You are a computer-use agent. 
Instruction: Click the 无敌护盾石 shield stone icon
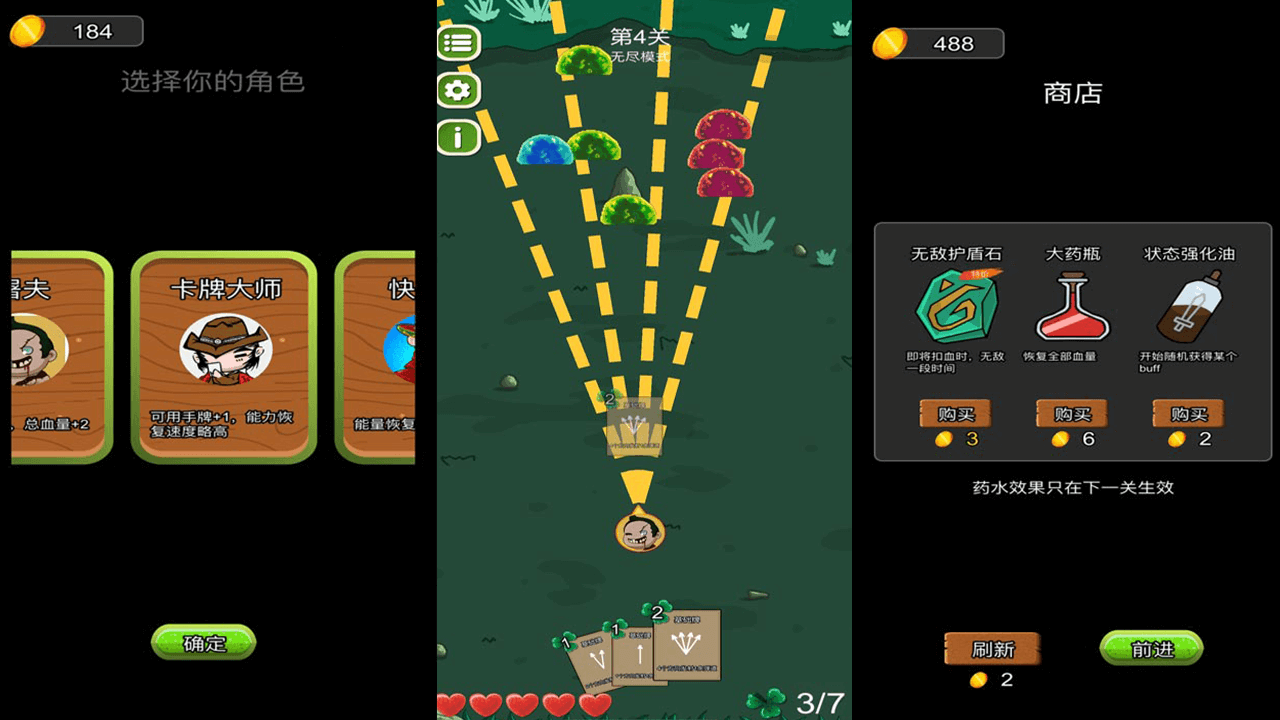point(957,307)
